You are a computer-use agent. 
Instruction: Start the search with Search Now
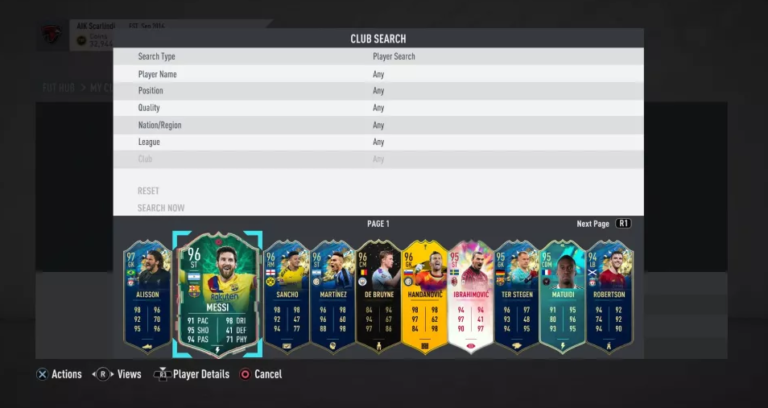[x=161, y=208]
